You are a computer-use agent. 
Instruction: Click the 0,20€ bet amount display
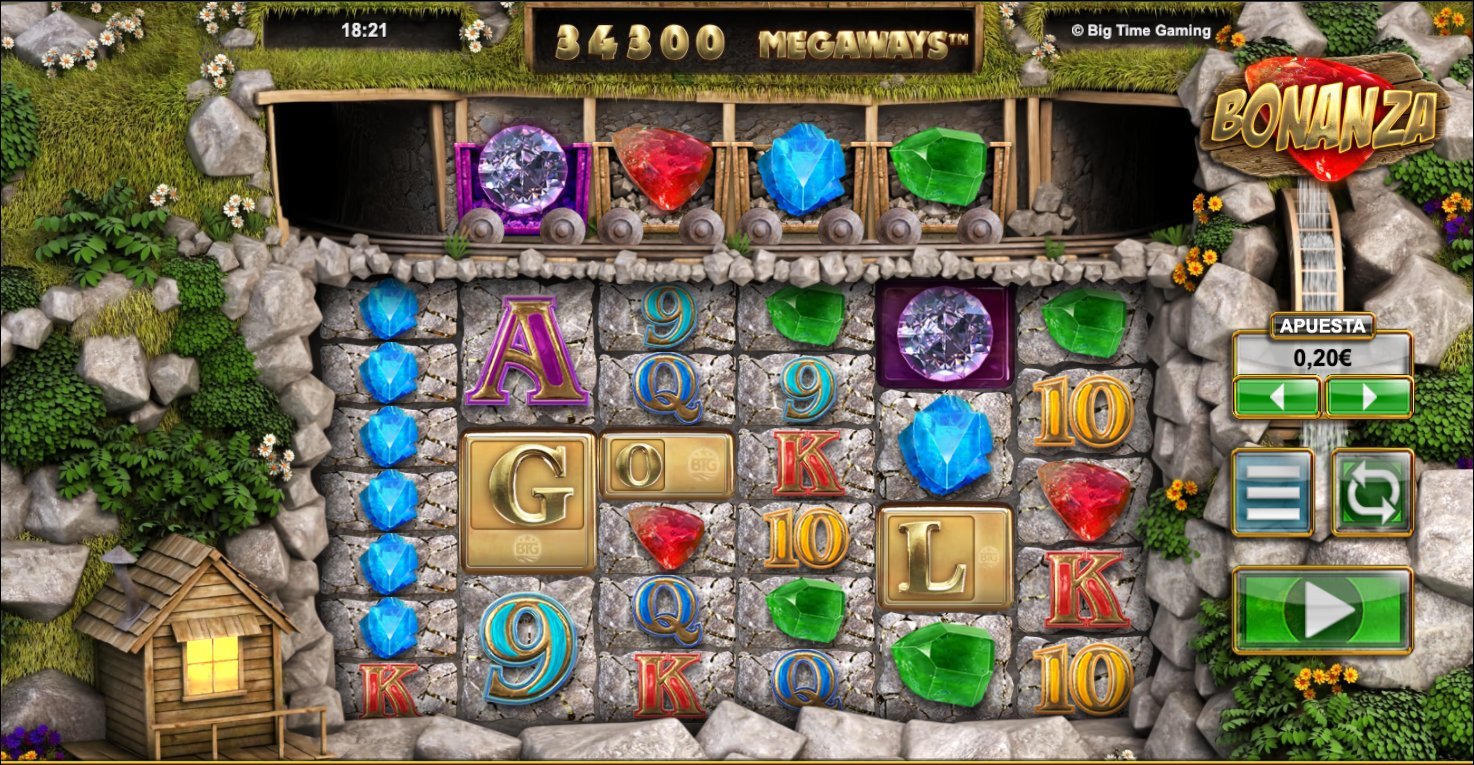click(1322, 359)
